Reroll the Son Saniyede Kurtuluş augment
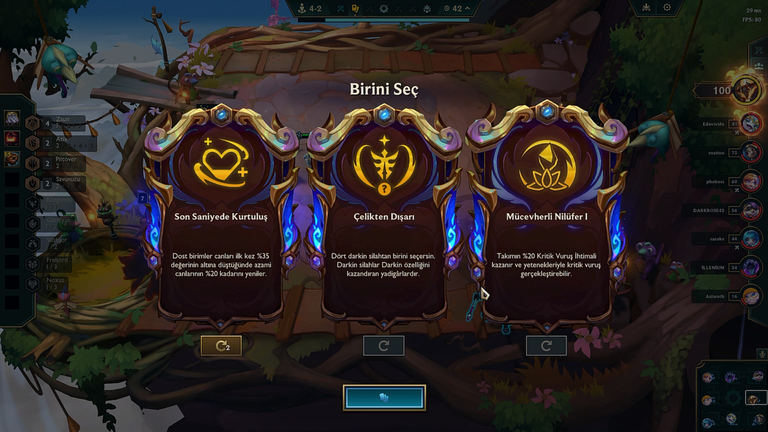 (x=222, y=346)
